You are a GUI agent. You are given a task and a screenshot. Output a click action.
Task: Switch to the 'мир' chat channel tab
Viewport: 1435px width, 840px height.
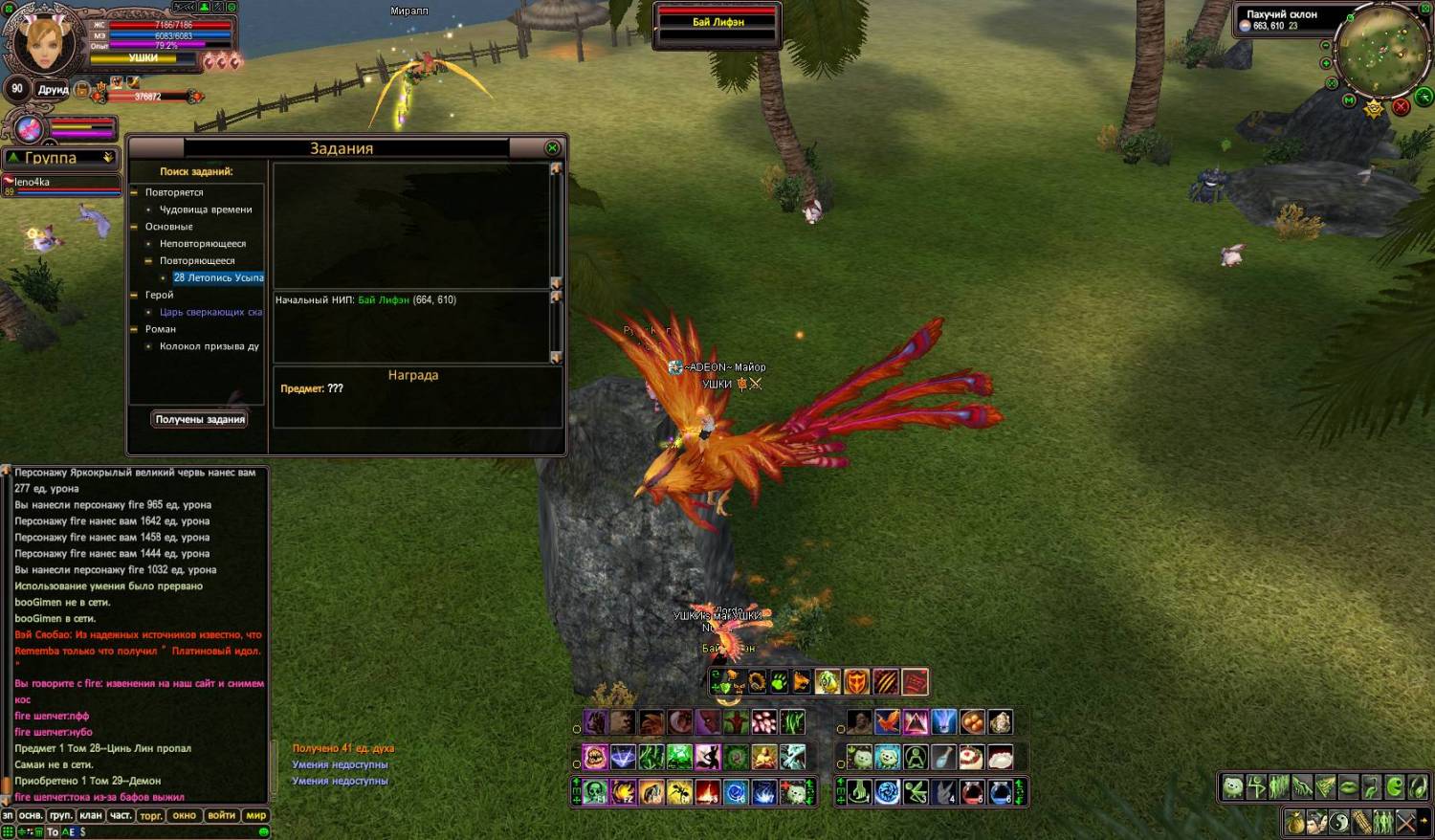click(x=255, y=816)
